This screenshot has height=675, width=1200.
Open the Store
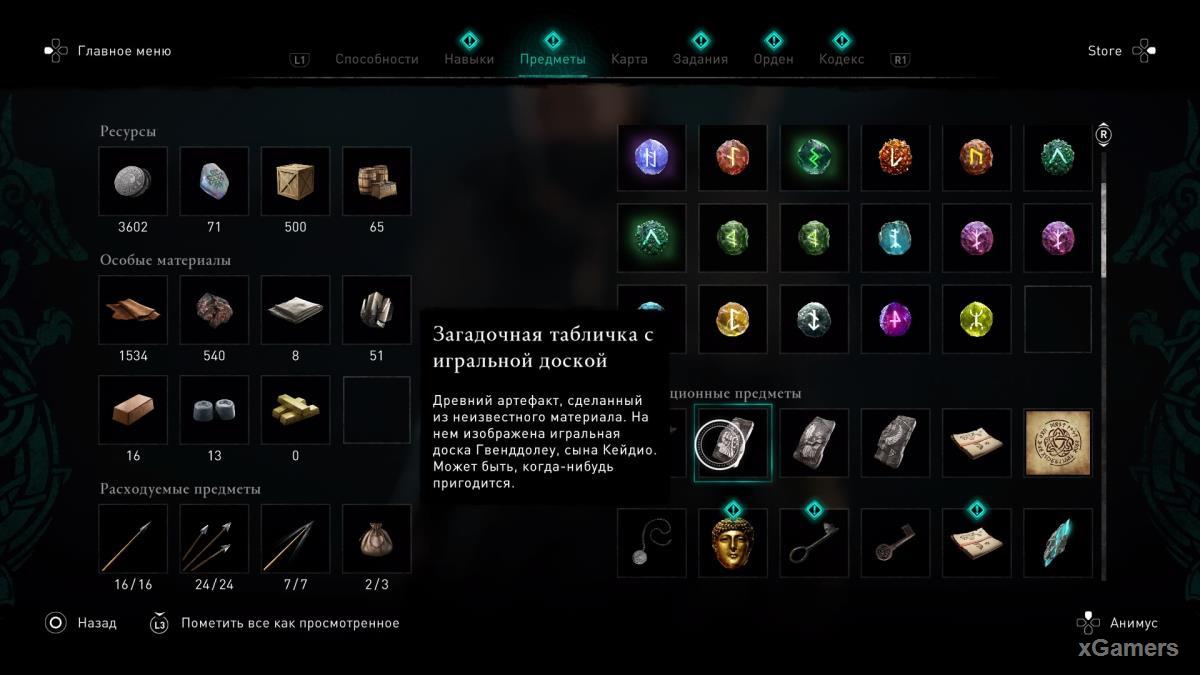pyautogui.click(x=1105, y=51)
